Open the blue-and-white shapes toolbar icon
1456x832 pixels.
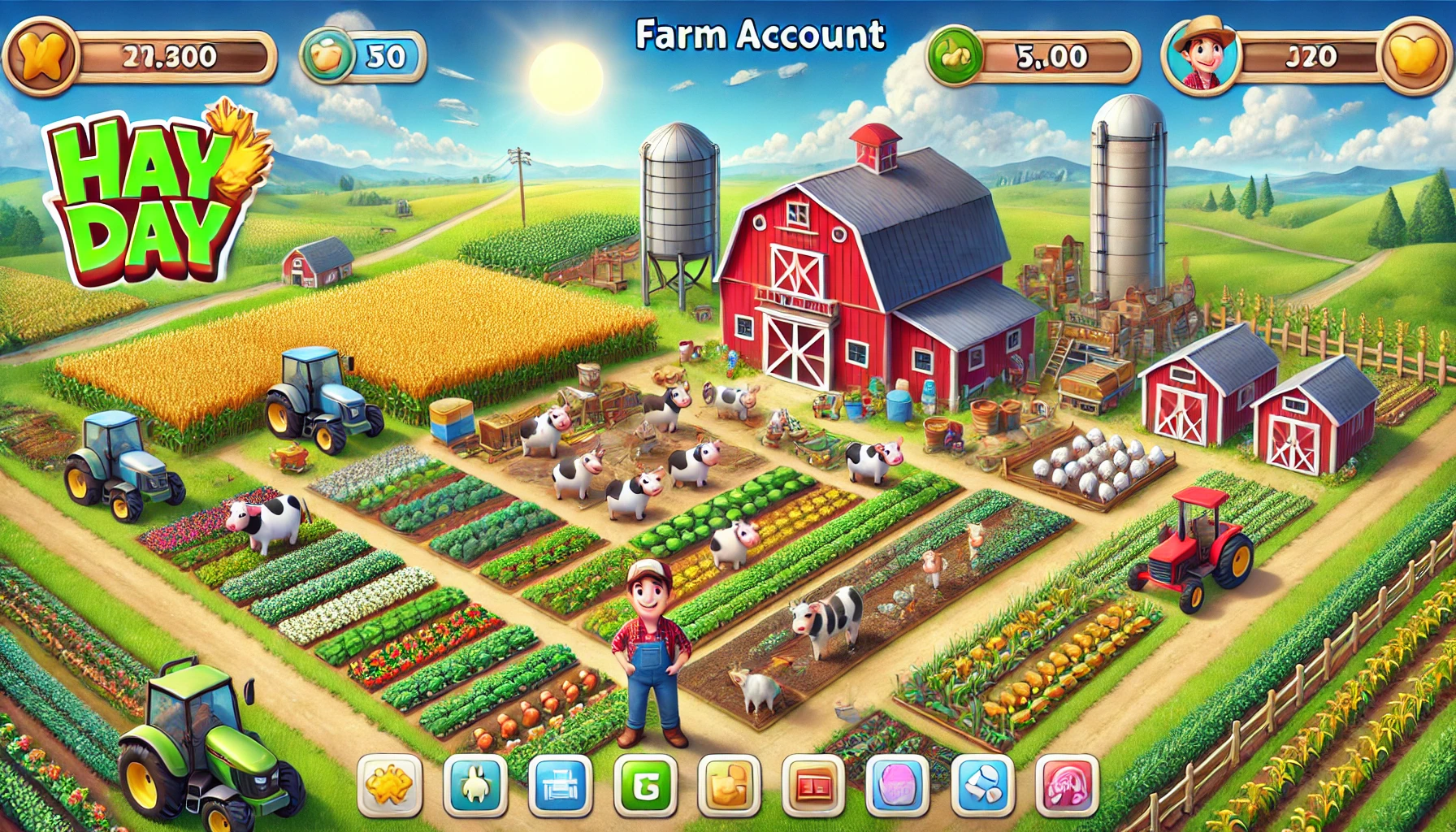point(983,786)
